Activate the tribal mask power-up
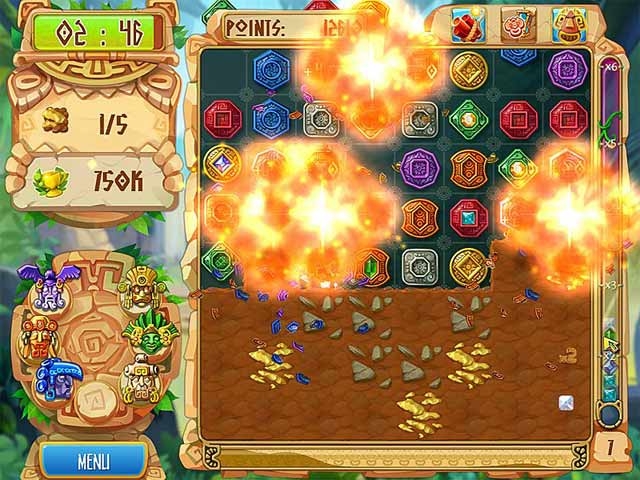The width and height of the screenshot is (640, 480). [x=569, y=24]
